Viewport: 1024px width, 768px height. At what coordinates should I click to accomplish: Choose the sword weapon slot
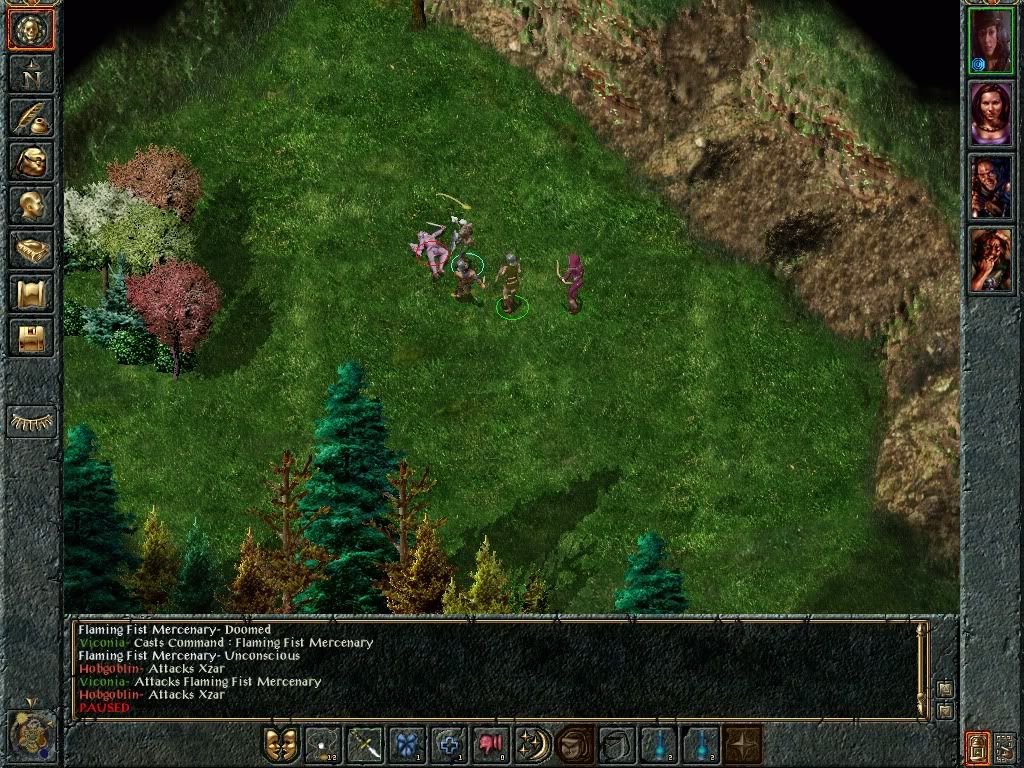click(x=365, y=745)
